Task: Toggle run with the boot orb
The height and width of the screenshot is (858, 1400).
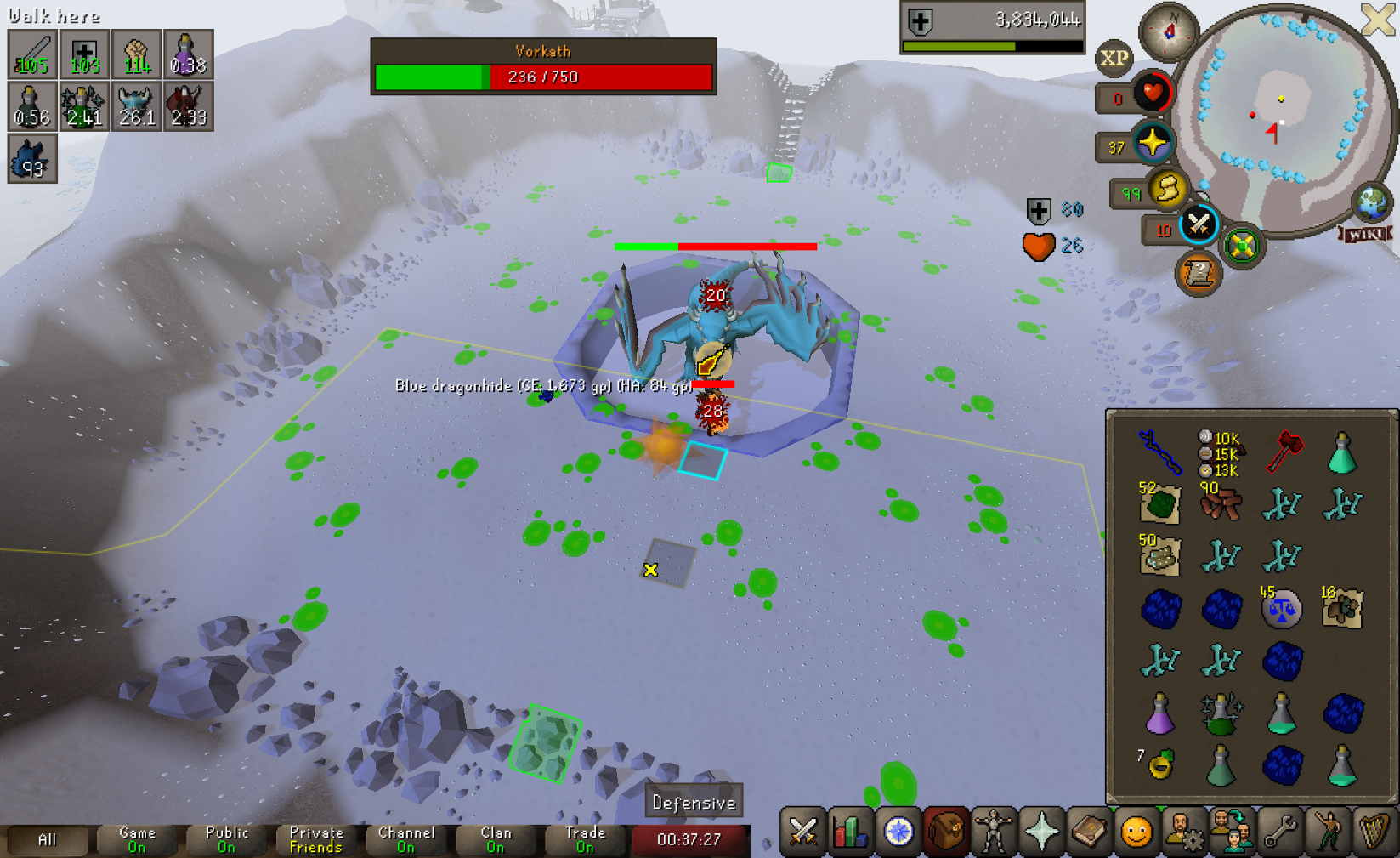Action: (x=1168, y=189)
